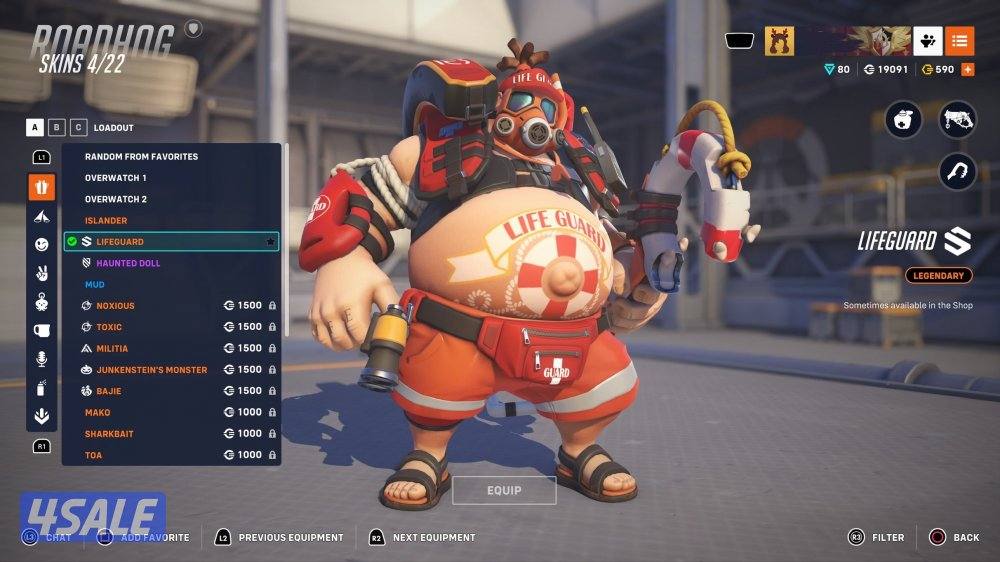
Task: Pick the Islander skin entry
Action: coord(106,221)
